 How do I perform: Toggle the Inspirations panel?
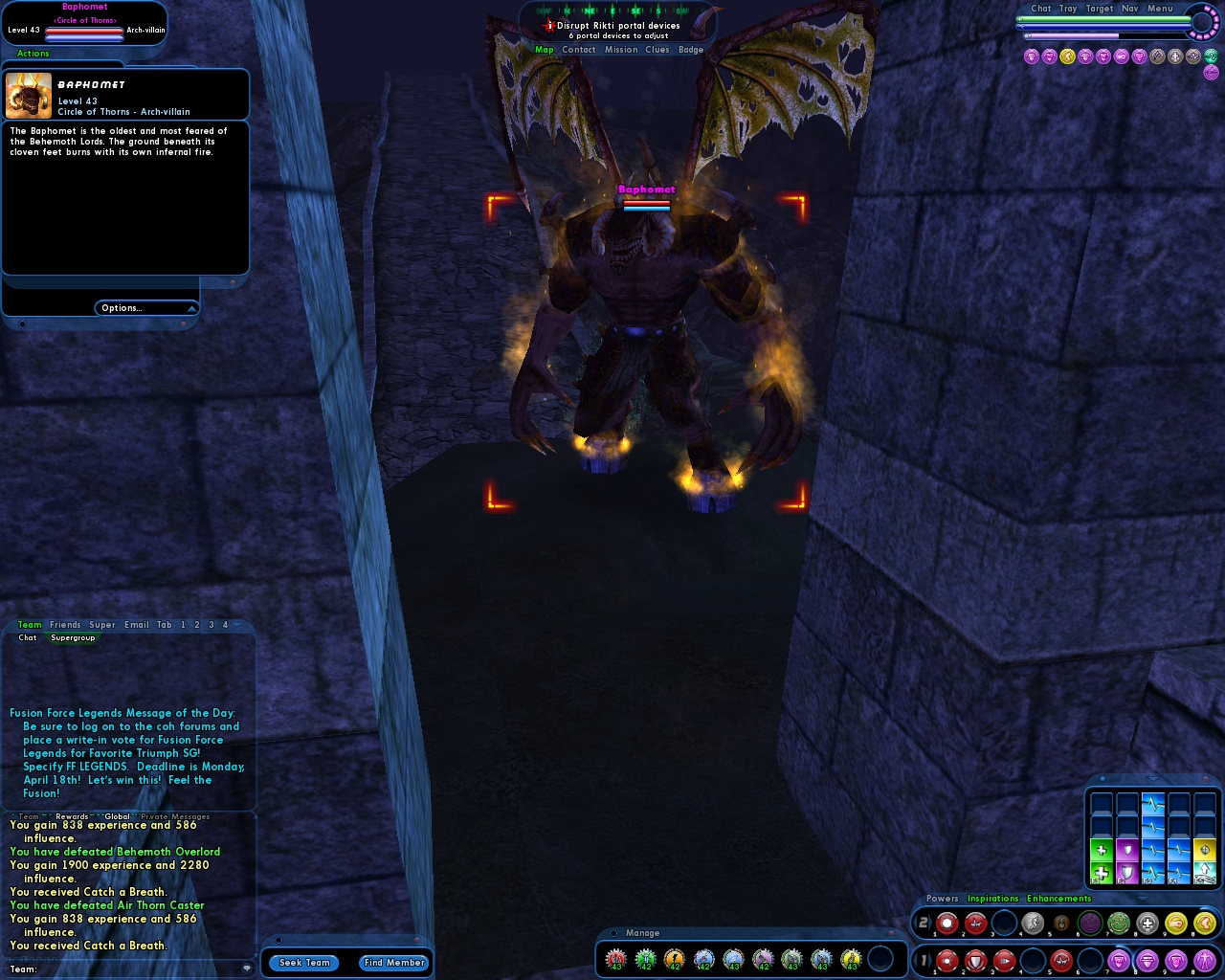[x=993, y=899]
